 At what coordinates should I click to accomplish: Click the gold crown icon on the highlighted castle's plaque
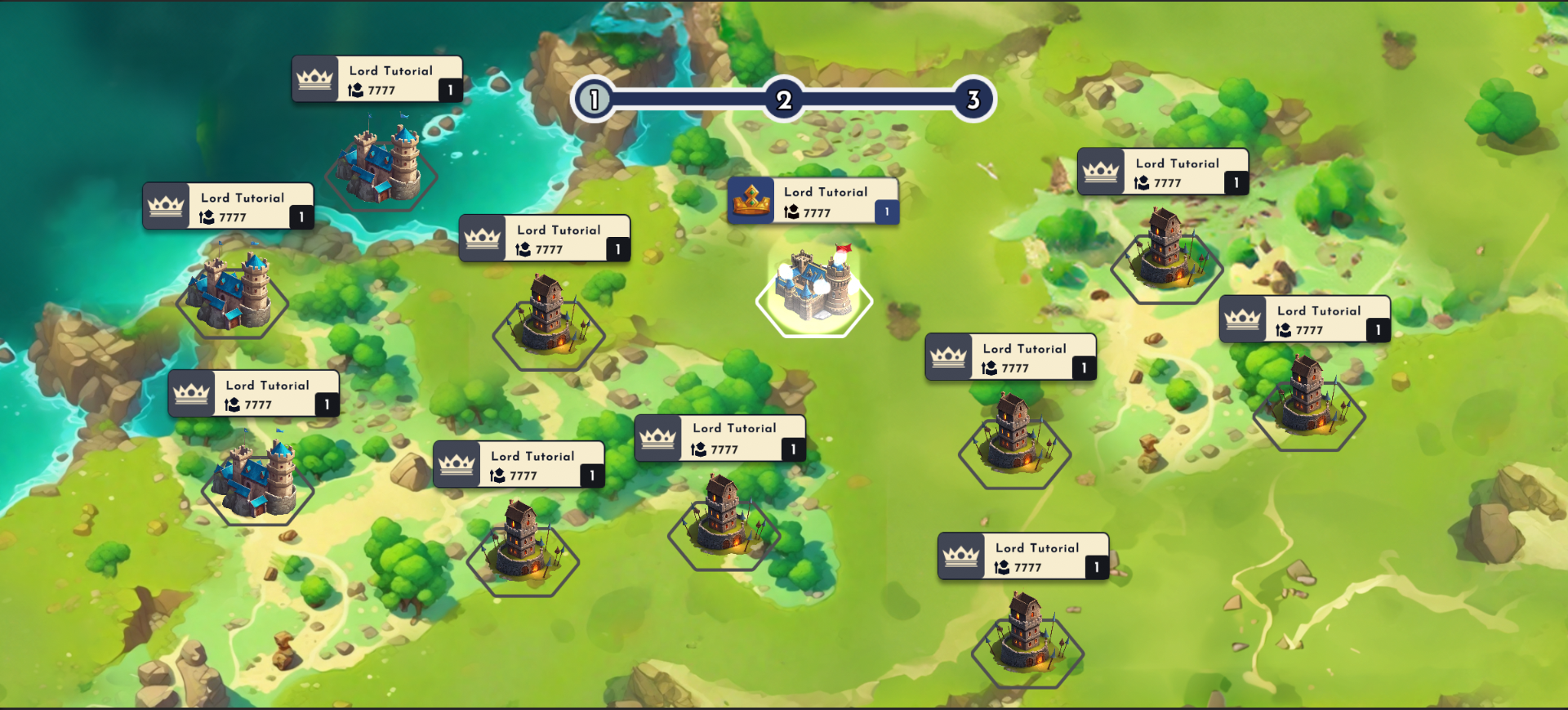pyautogui.click(x=753, y=200)
